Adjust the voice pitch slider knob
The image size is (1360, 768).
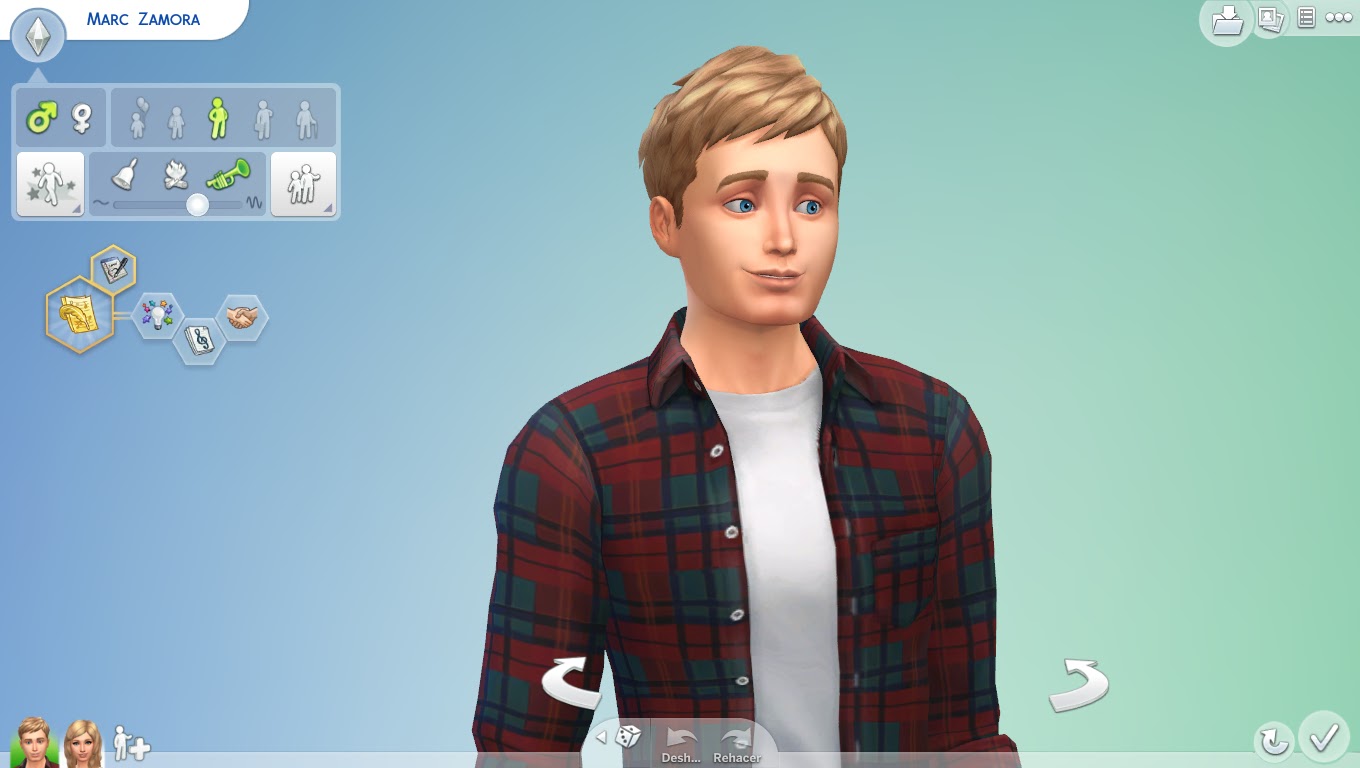(197, 204)
